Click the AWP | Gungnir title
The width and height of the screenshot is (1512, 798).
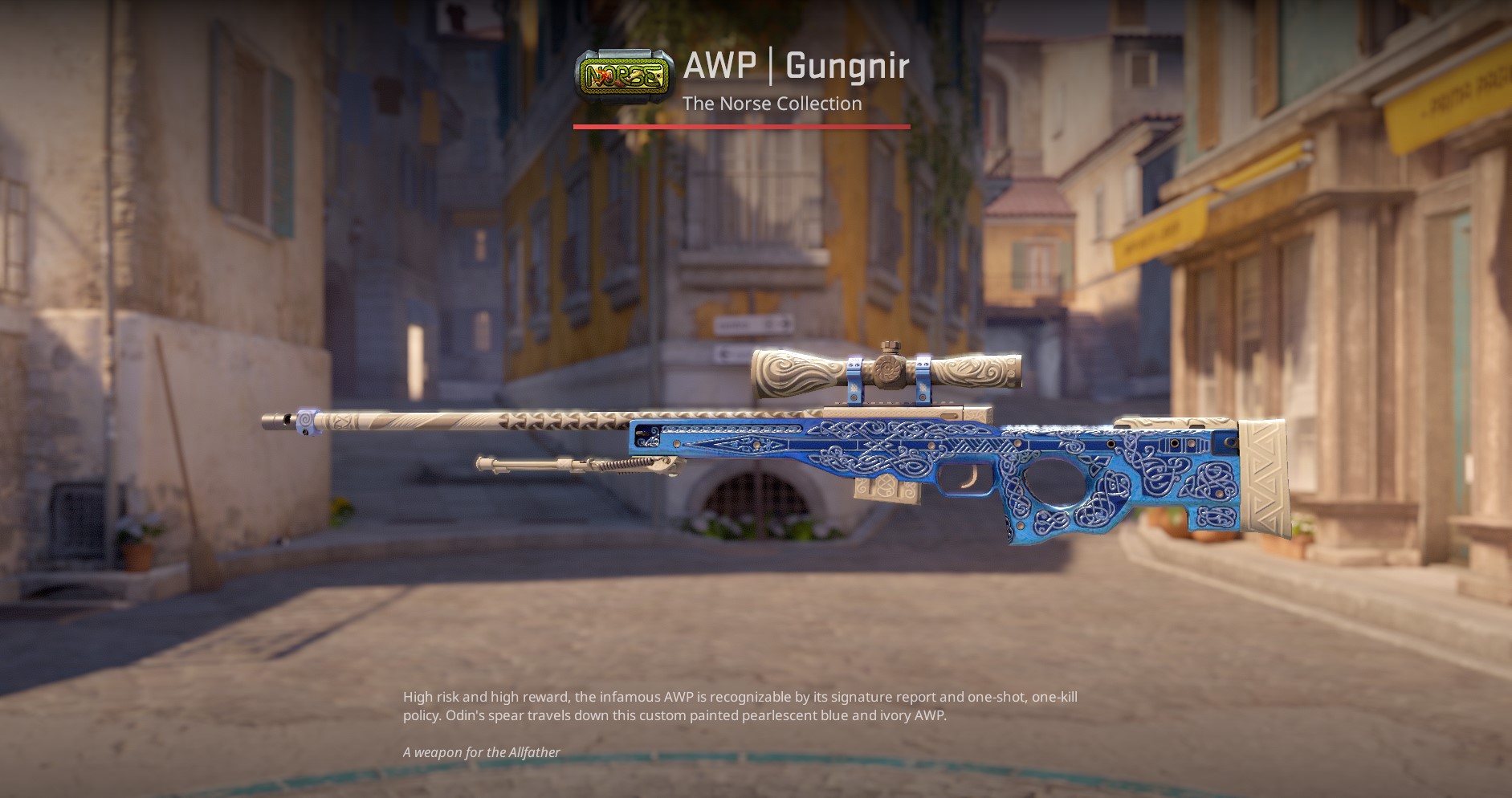pos(794,68)
